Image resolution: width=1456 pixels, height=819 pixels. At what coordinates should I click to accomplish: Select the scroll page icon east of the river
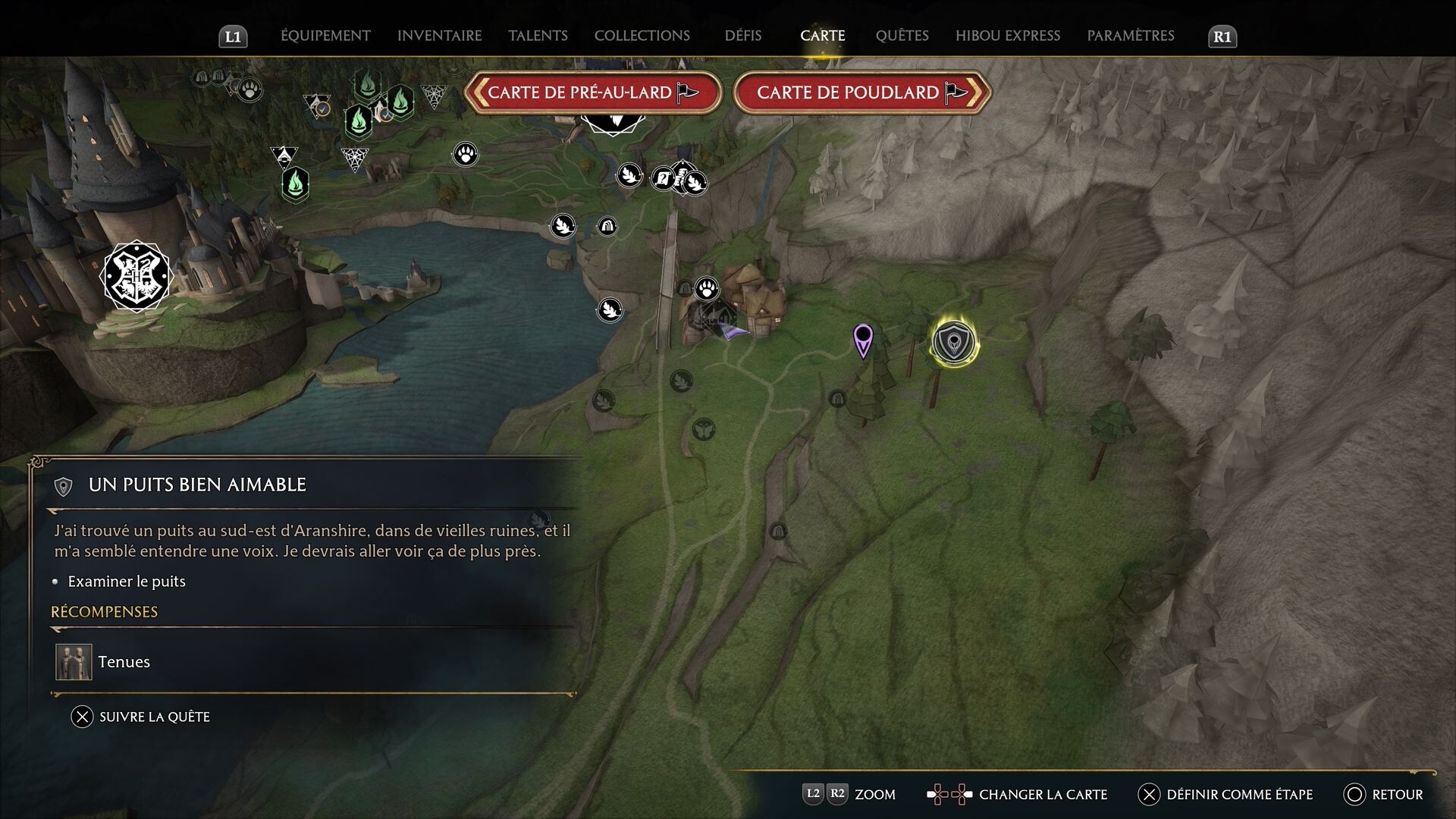pyautogui.click(x=664, y=177)
